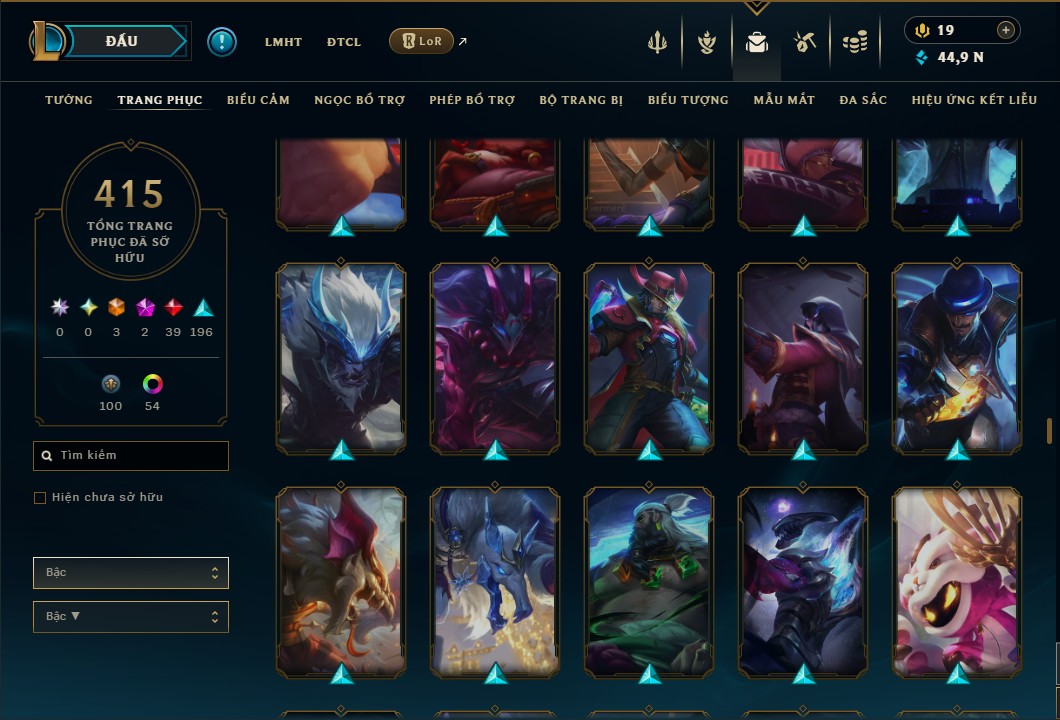Toggle the Hiện chưa sở hữu checkbox
The width and height of the screenshot is (1060, 720).
[40, 498]
